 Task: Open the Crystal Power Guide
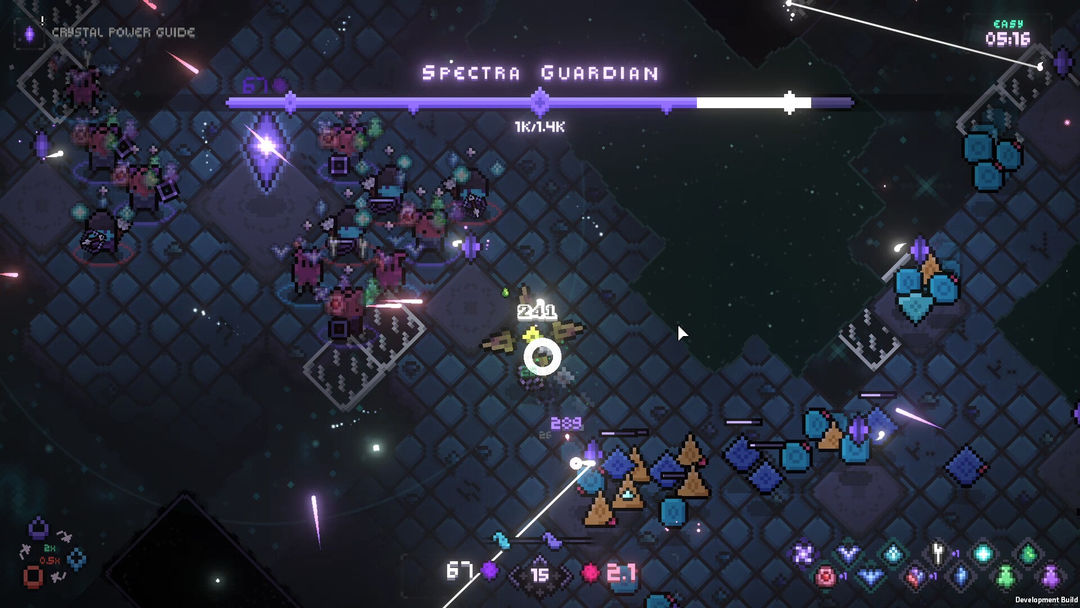click(109, 33)
